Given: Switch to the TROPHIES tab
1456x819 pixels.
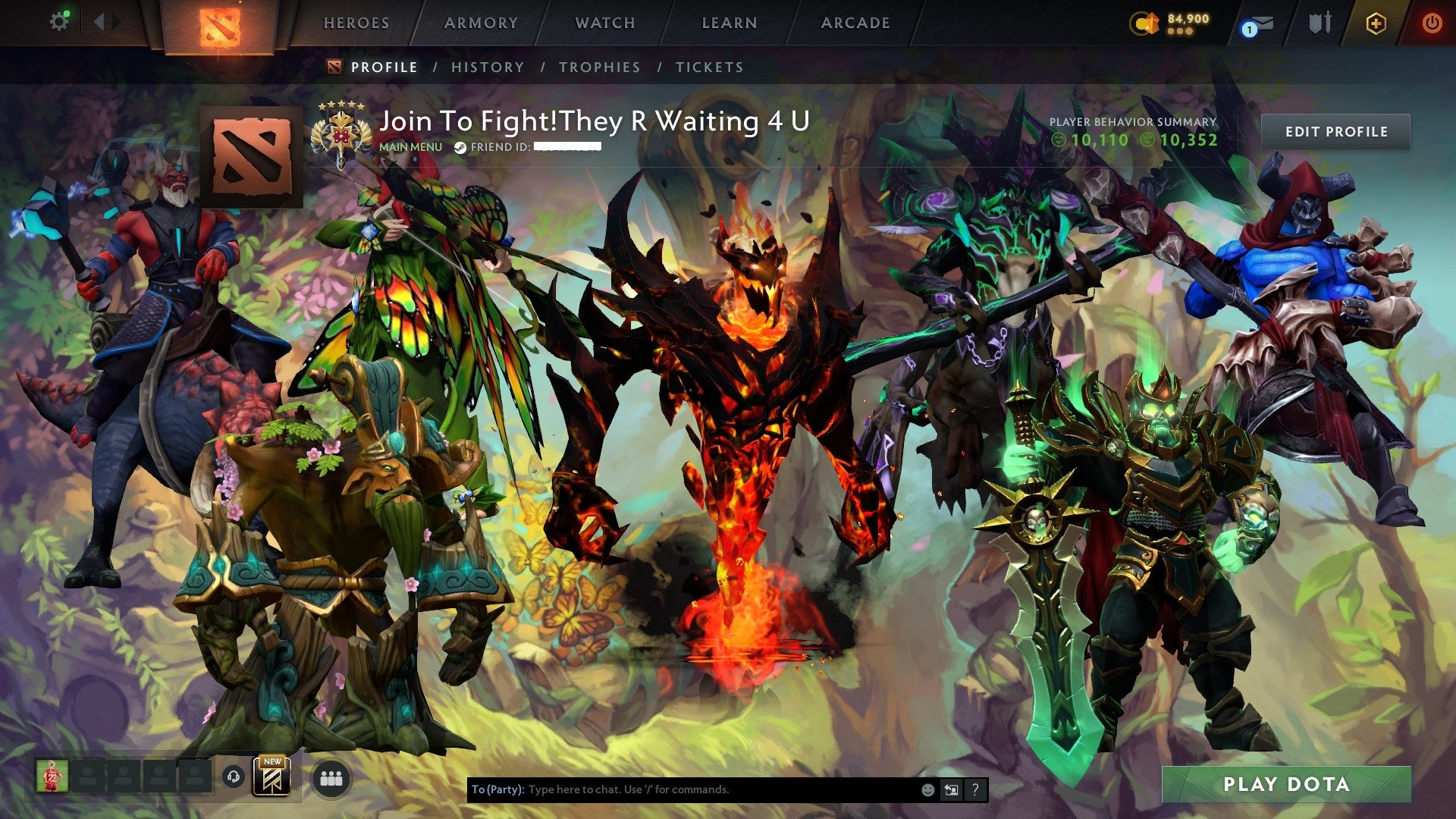Looking at the screenshot, I should coord(598,67).
